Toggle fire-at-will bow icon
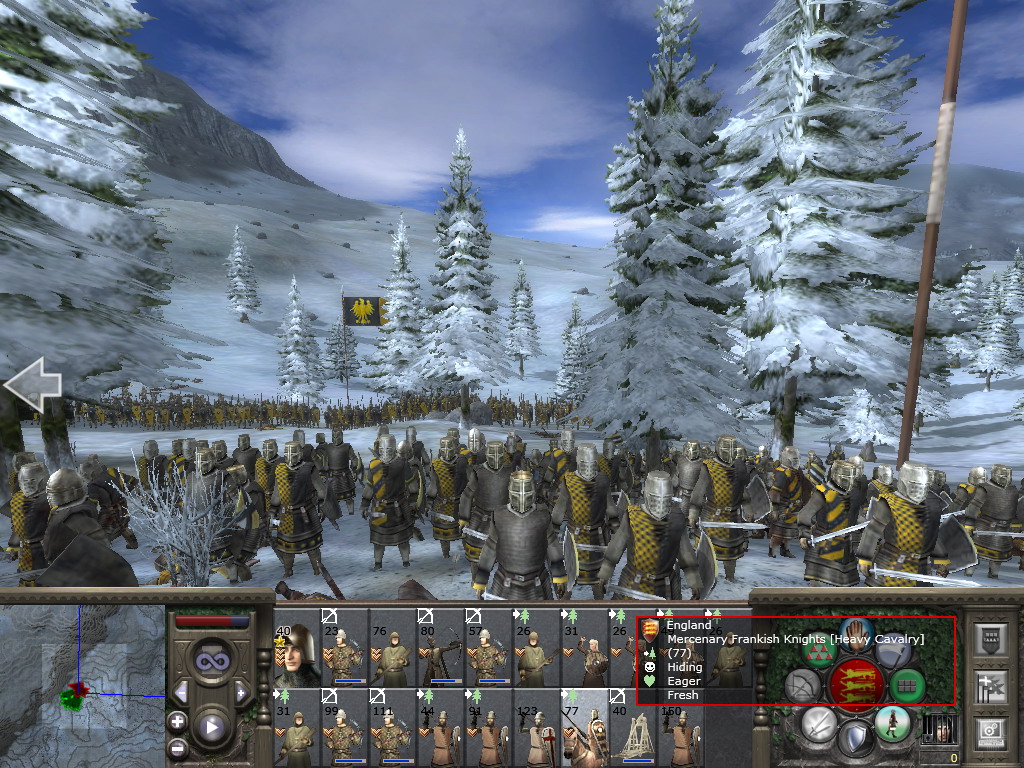Image resolution: width=1024 pixels, height=768 pixels. [x=803, y=686]
